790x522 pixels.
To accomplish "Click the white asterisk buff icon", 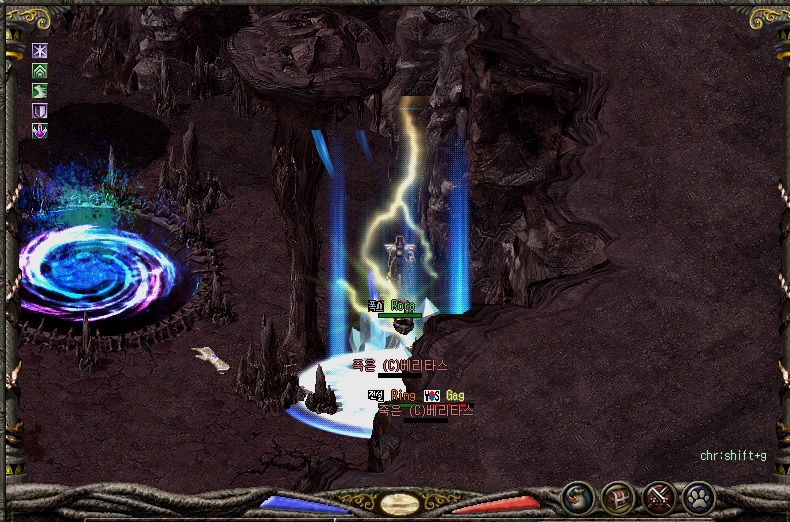I will click(x=40, y=51).
